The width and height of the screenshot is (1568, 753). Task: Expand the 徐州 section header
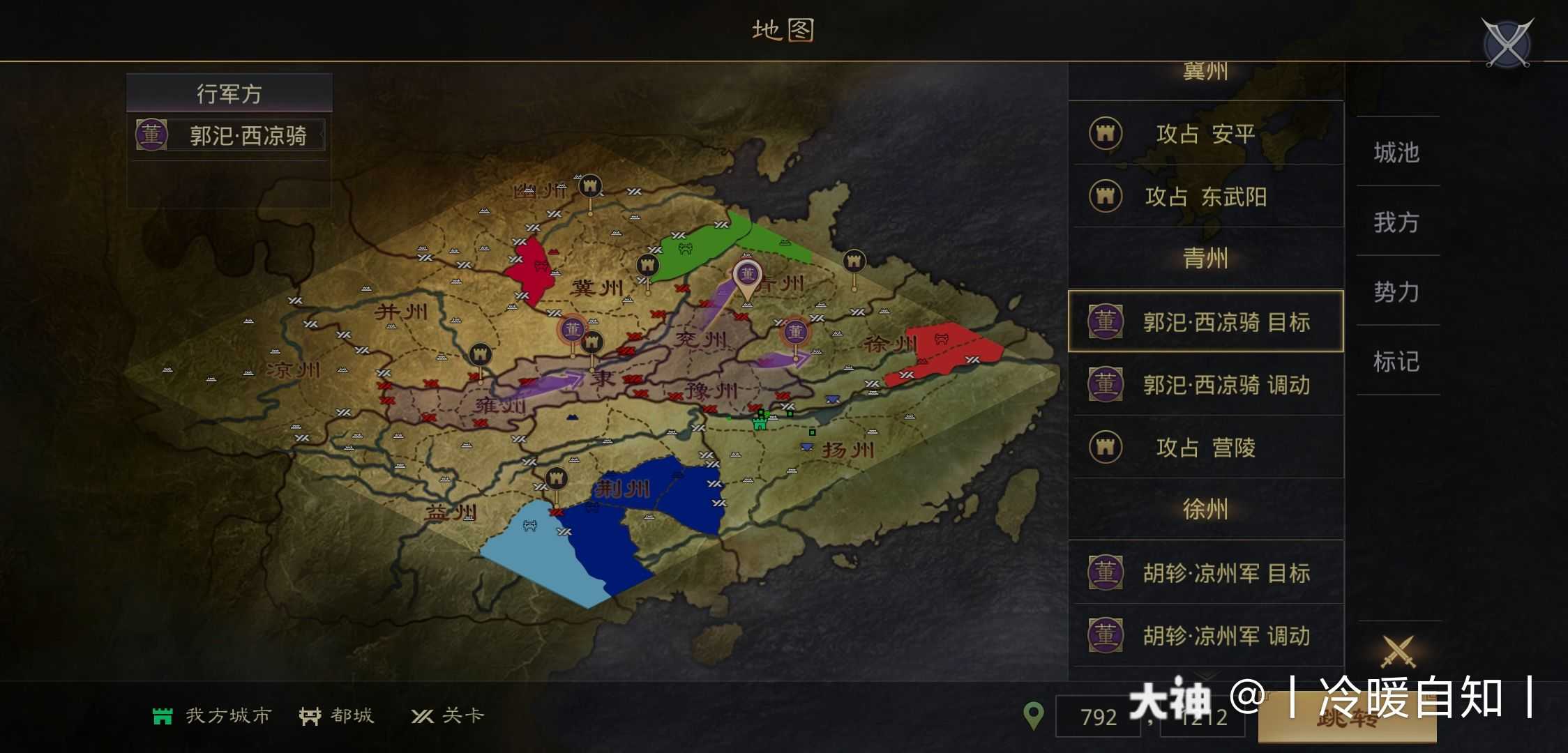(x=1205, y=510)
